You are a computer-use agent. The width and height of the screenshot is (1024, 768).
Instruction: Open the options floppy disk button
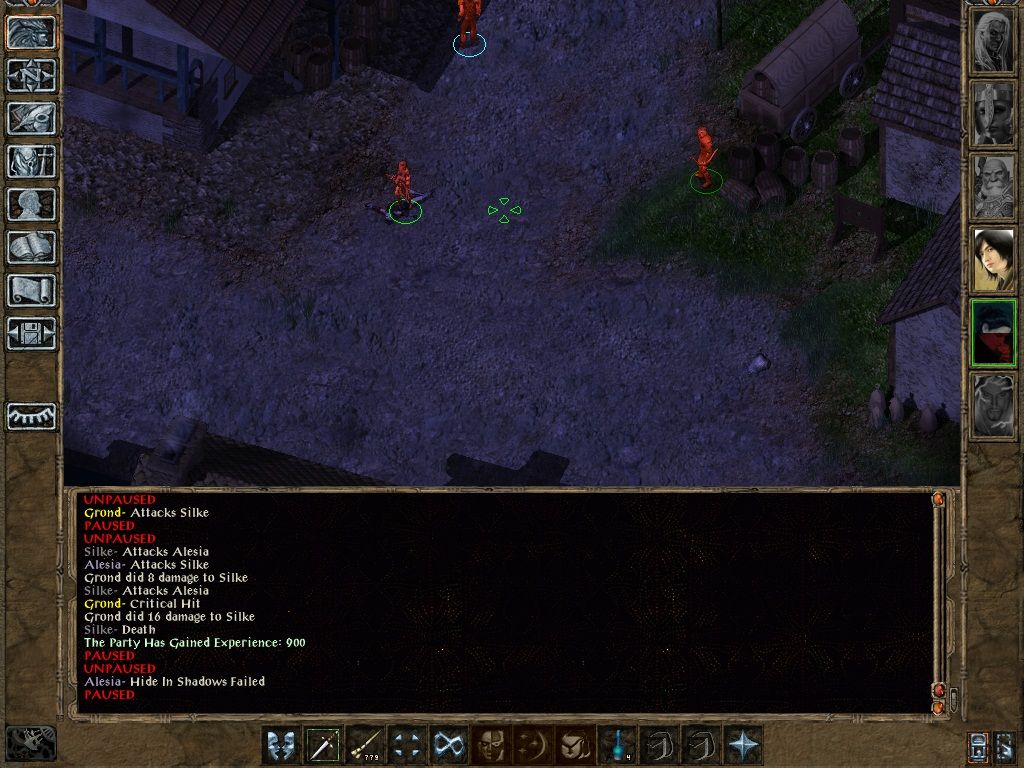click(32, 333)
